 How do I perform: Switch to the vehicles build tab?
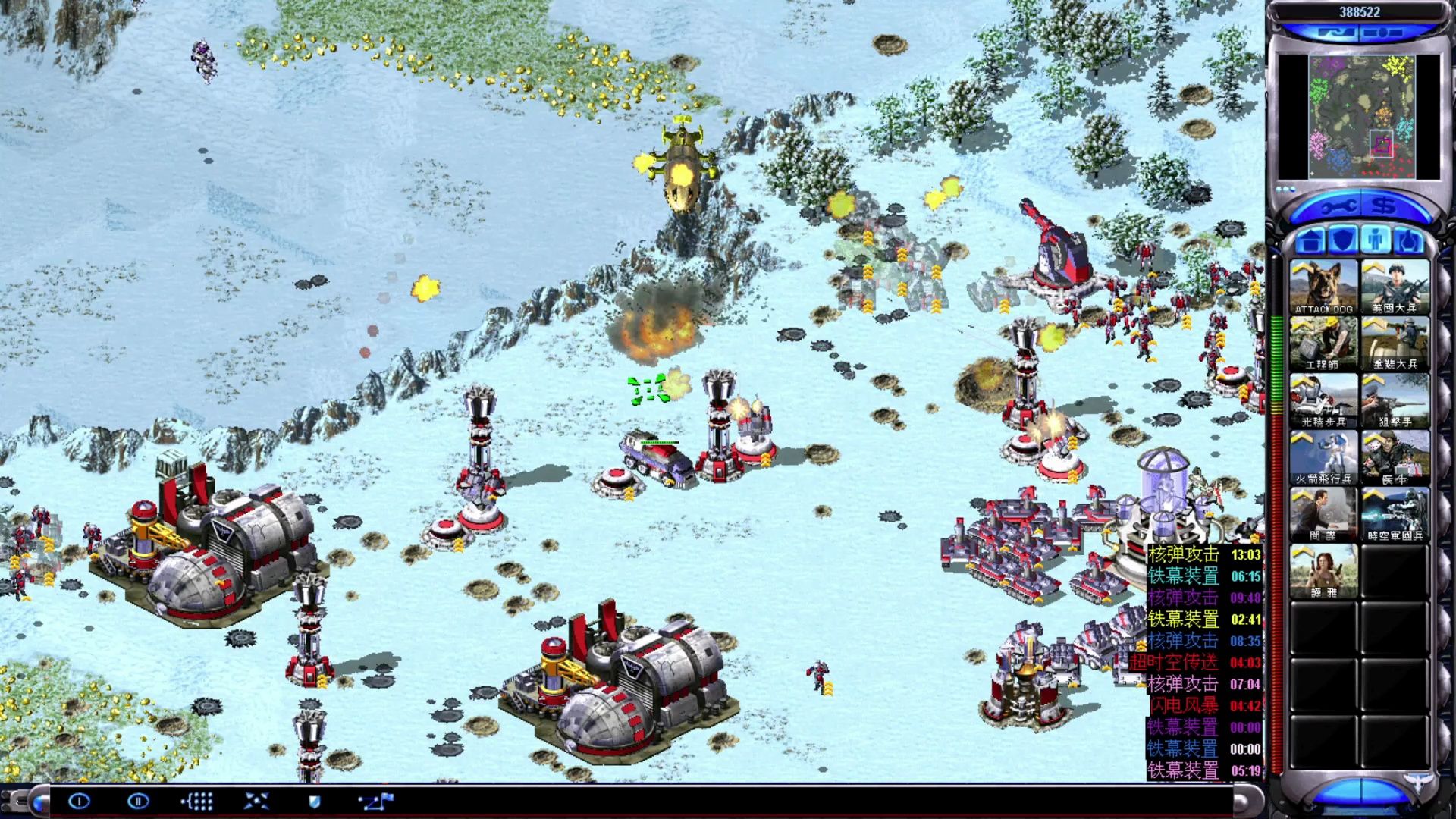pos(1409,241)
